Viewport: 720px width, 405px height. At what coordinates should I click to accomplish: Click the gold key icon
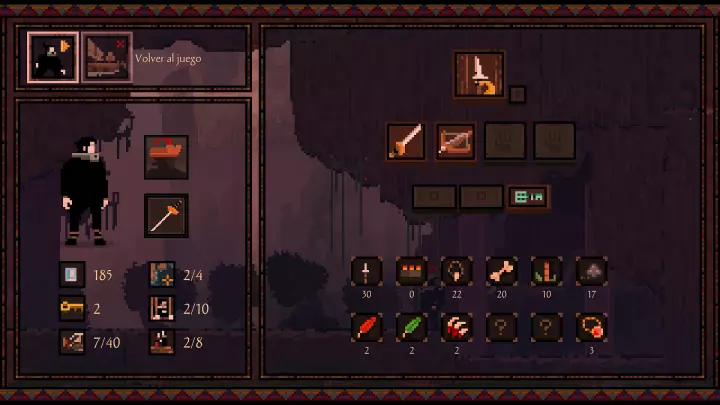(x=73, y=308)
